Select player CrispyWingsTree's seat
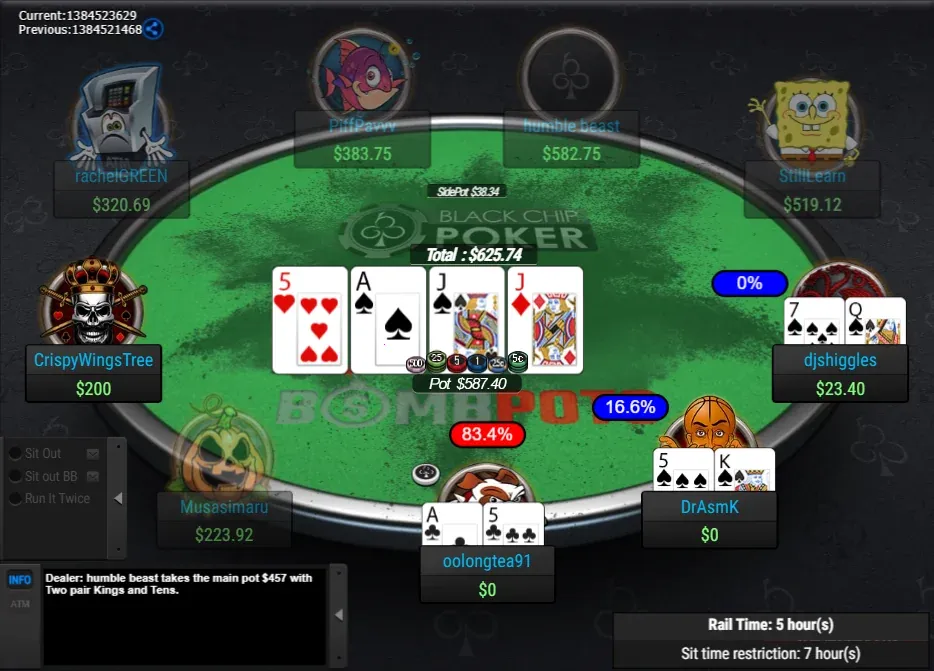The height and width of the screenshot is (671, 934). (93, 373)
